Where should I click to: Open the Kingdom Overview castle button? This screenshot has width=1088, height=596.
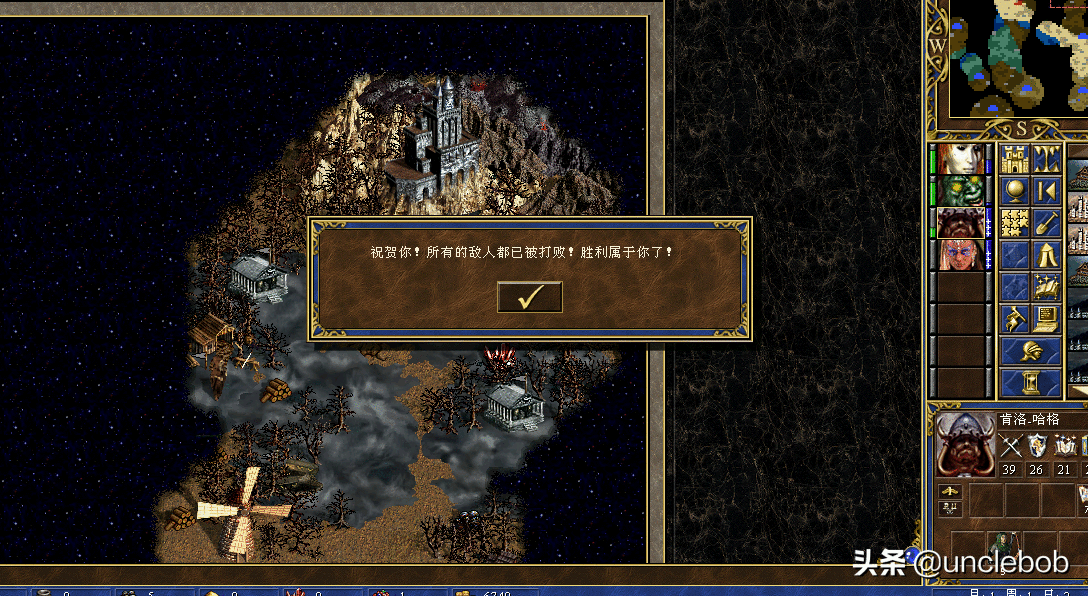point(1015,159)
